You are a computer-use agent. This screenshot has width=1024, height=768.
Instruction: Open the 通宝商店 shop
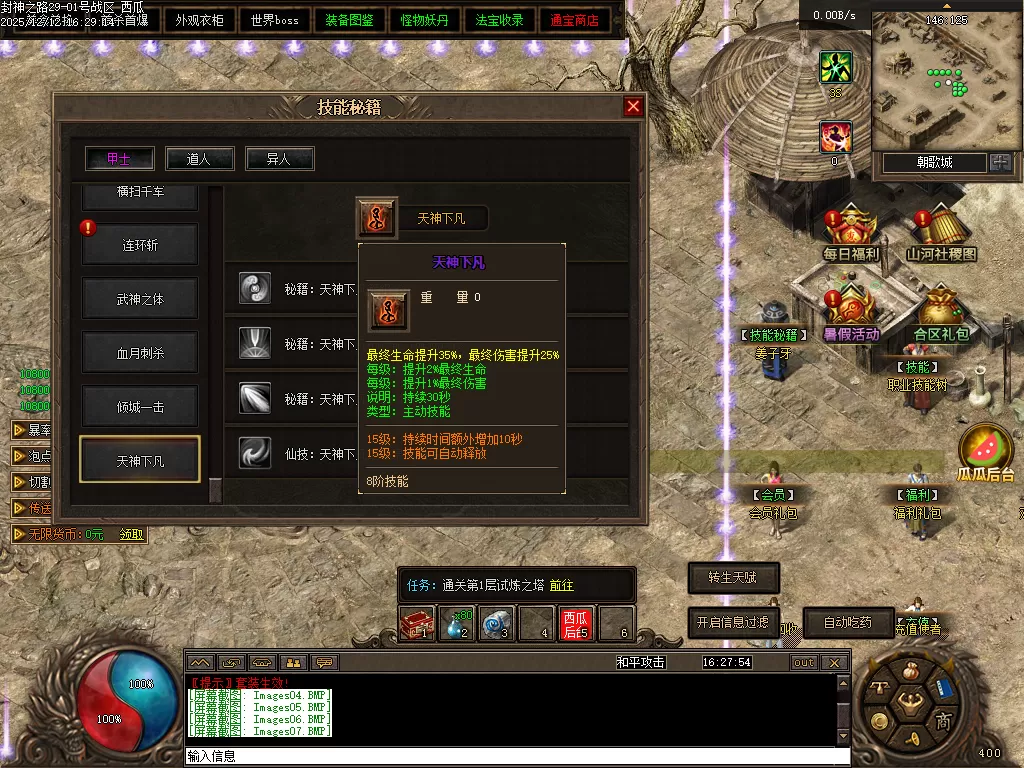coord(575,20)
